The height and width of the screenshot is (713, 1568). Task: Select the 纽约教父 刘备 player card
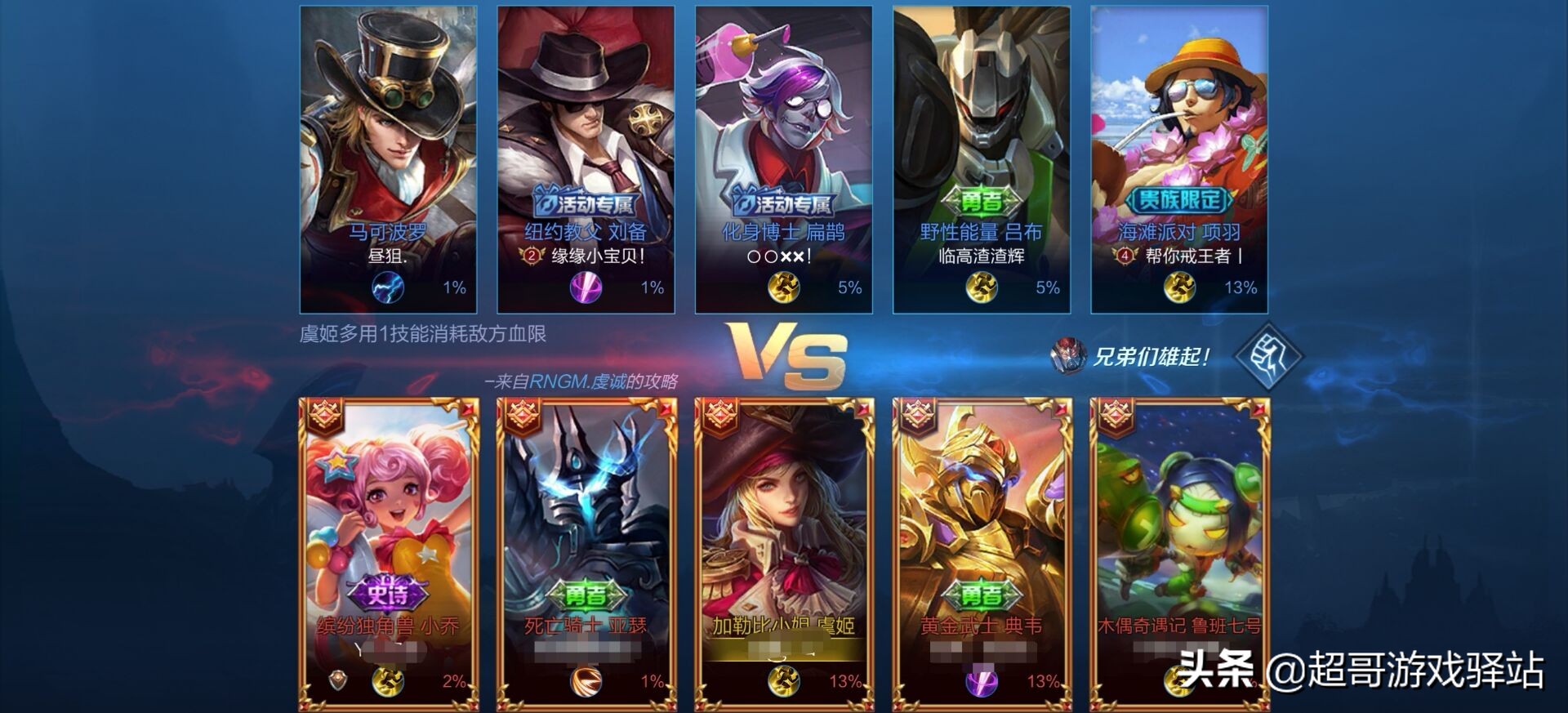586,160
